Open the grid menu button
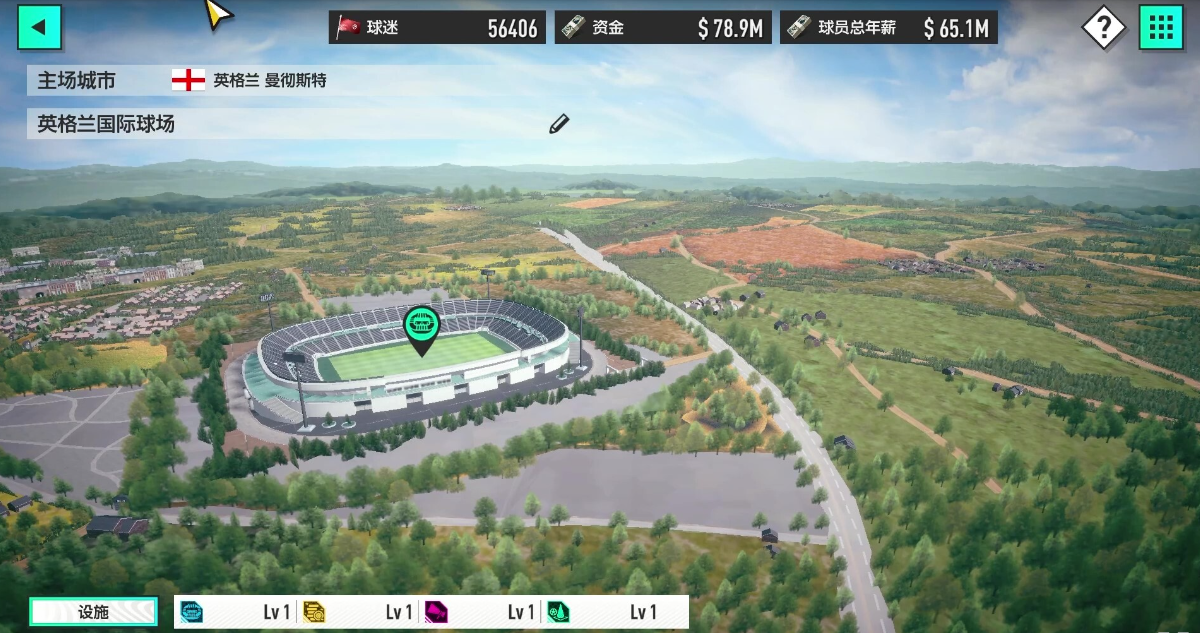This screenshot has height=633, width=1200. point(1161,27)
